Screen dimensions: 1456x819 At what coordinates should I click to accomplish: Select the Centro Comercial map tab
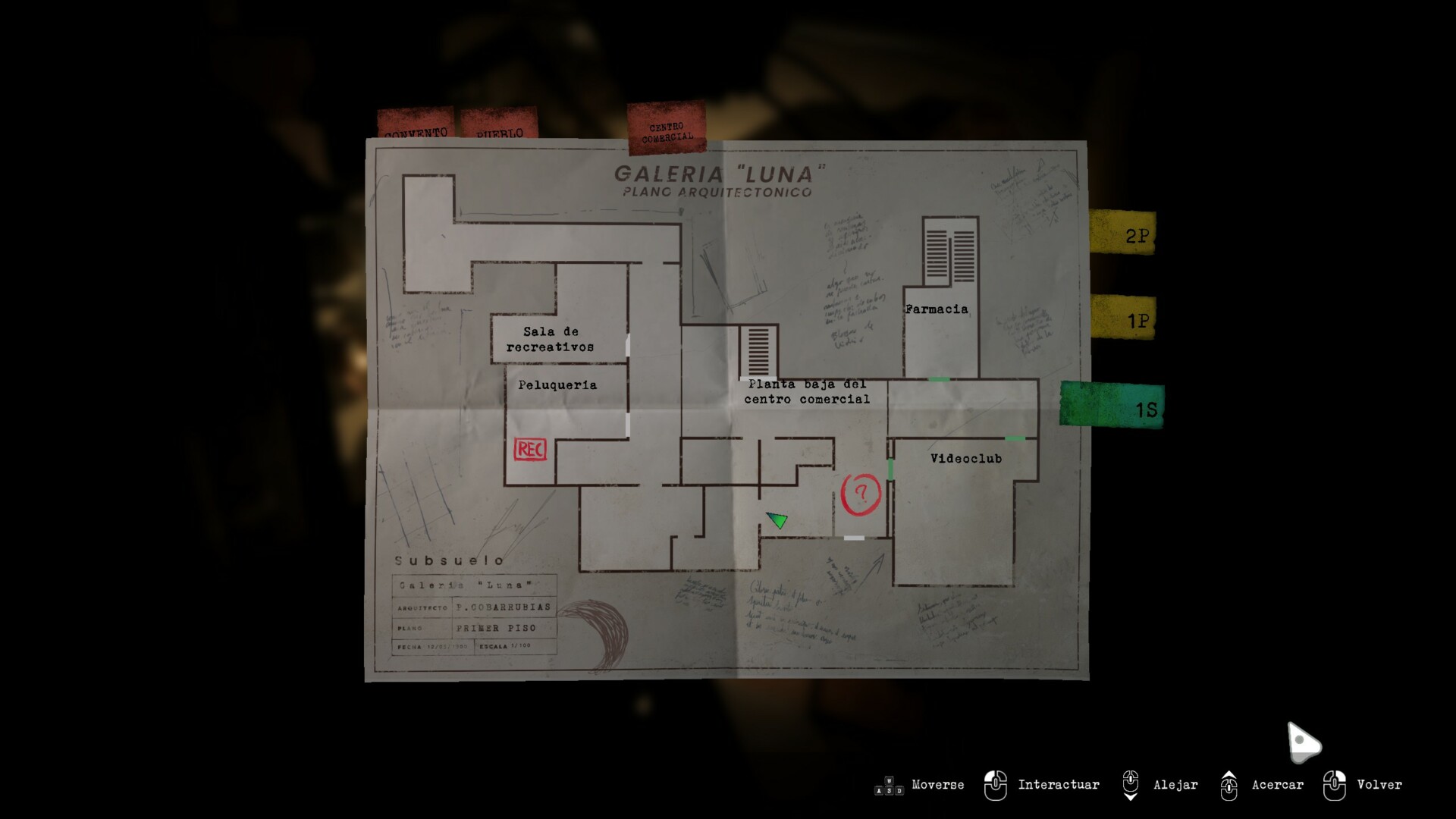coord(667,127)
